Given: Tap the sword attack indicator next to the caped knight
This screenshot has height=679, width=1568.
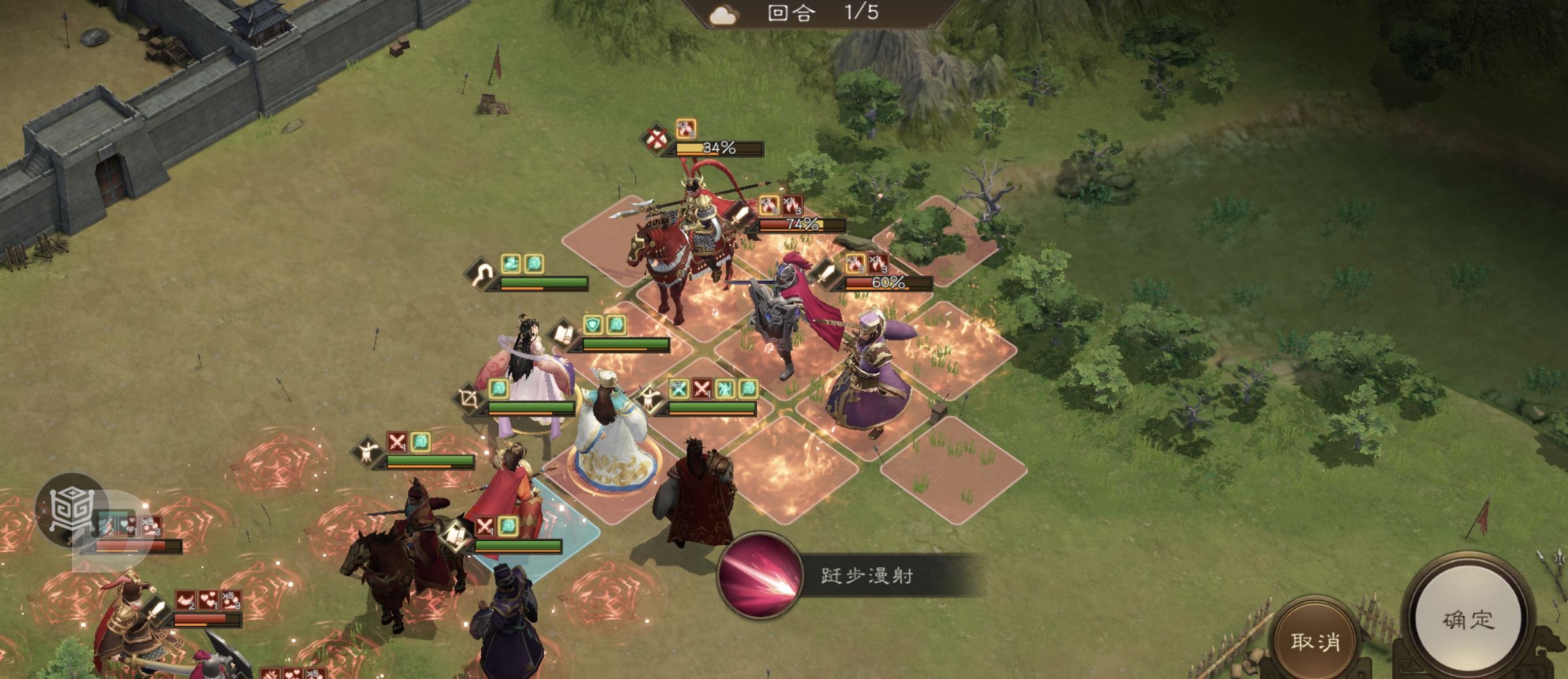Looking at the screenshot, I should 826,274.
